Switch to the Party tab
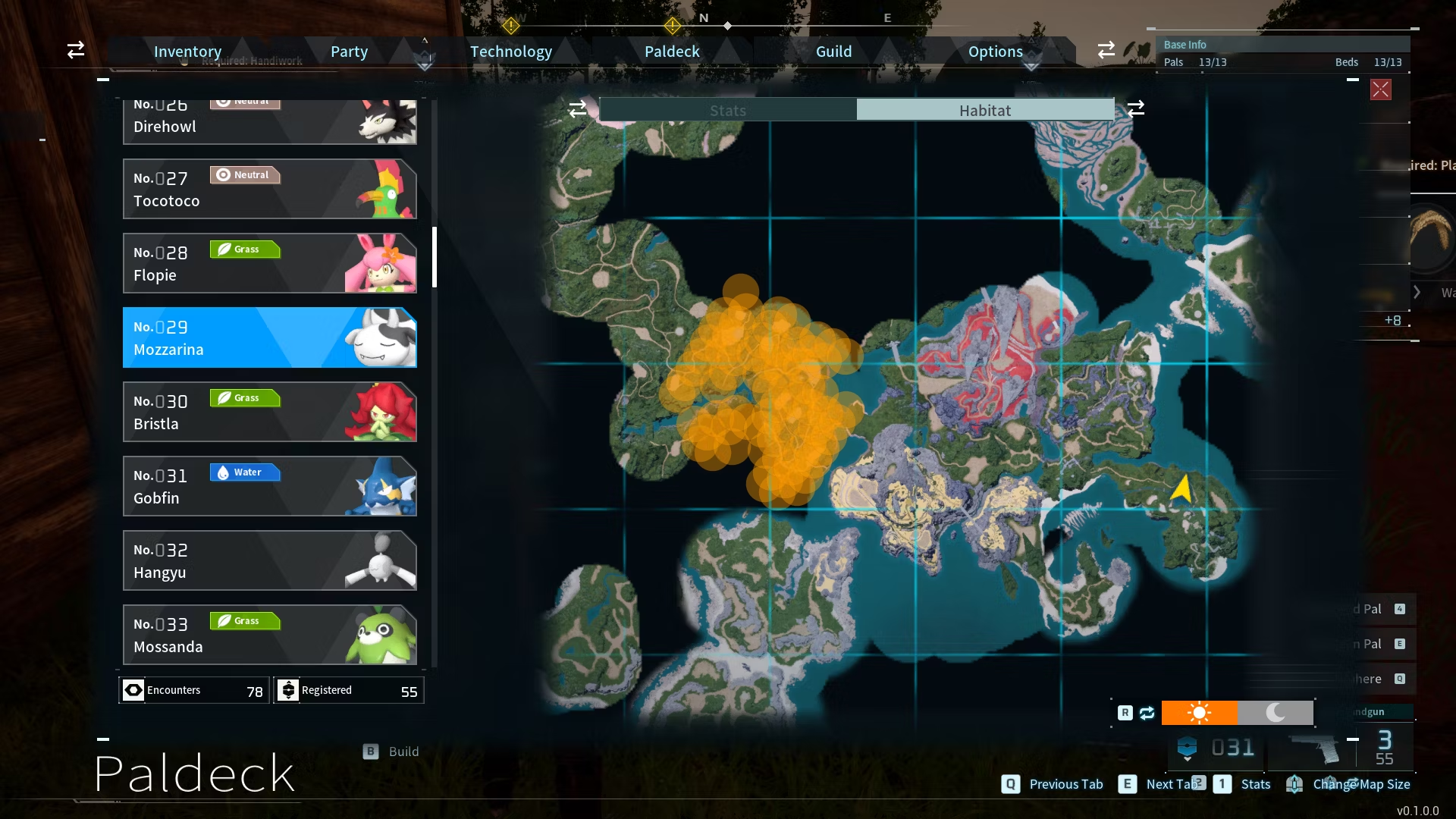The image size is (1456, 819). 349,52
